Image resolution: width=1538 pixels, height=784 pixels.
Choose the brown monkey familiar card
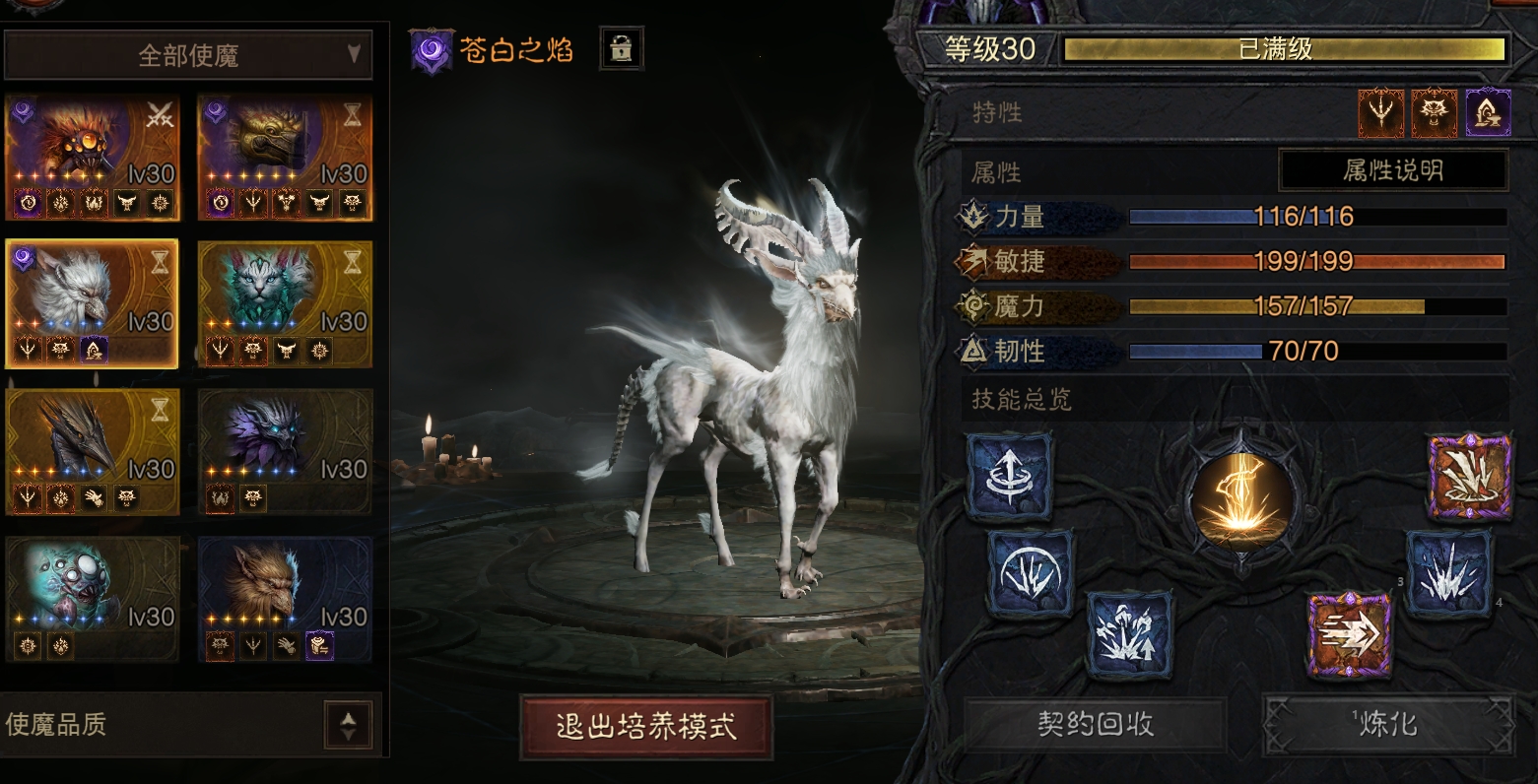coord(285,599)
